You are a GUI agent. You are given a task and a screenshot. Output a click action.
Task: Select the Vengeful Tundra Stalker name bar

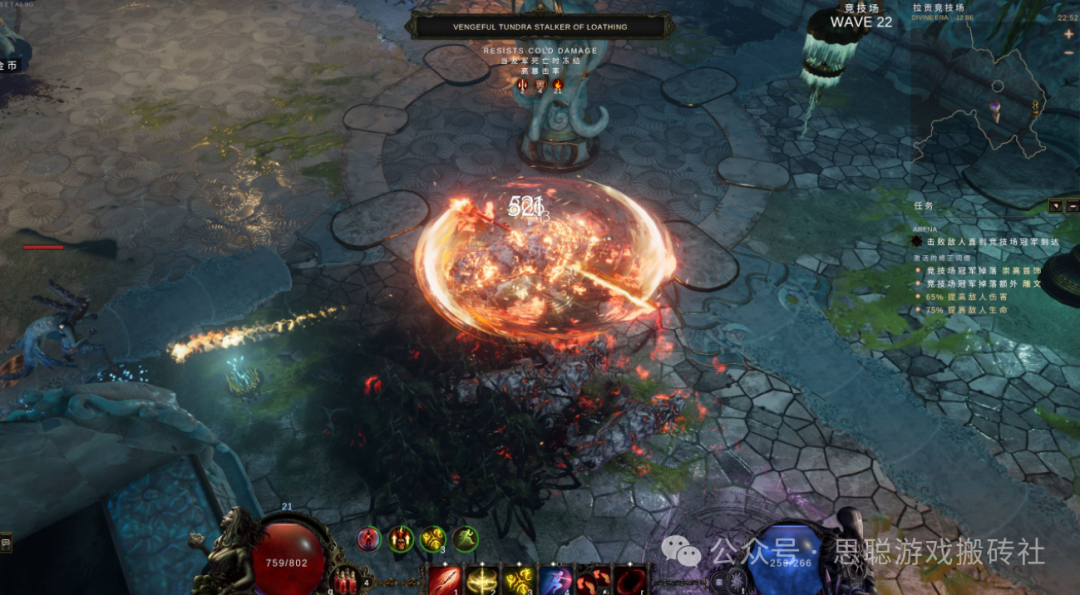[540, 27]
